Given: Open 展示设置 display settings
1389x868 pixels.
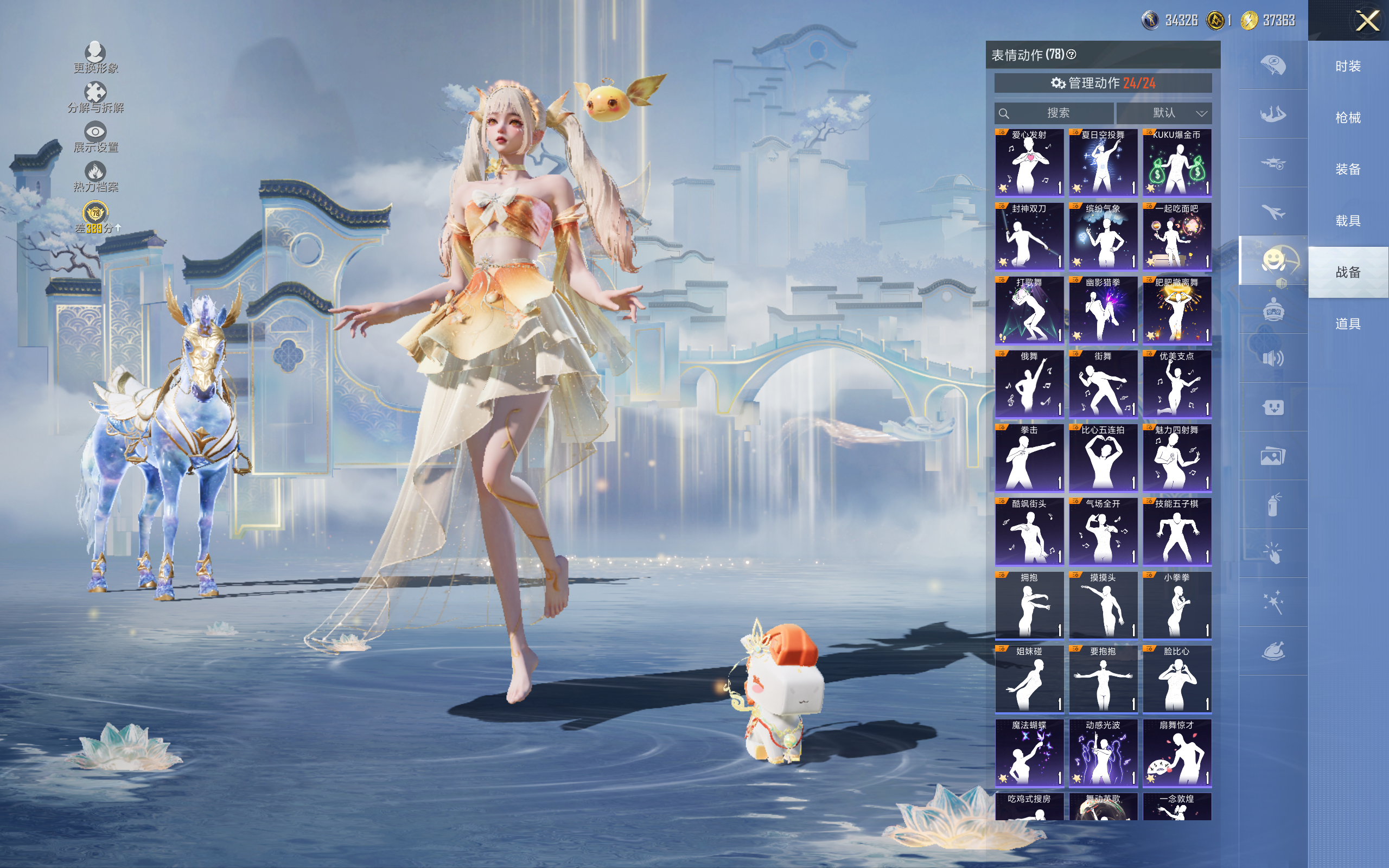Looking at the screenshot, I should [x=95, y=137].
